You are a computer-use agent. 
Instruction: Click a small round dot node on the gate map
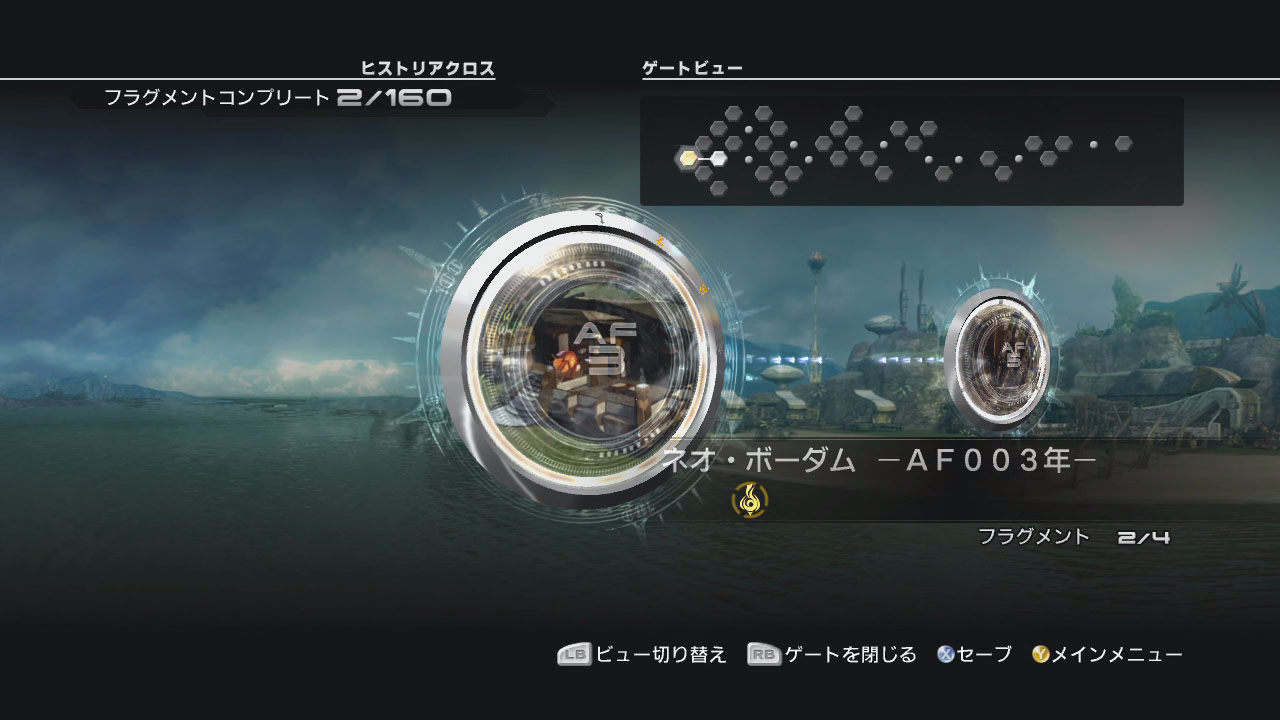pos(749,130)
